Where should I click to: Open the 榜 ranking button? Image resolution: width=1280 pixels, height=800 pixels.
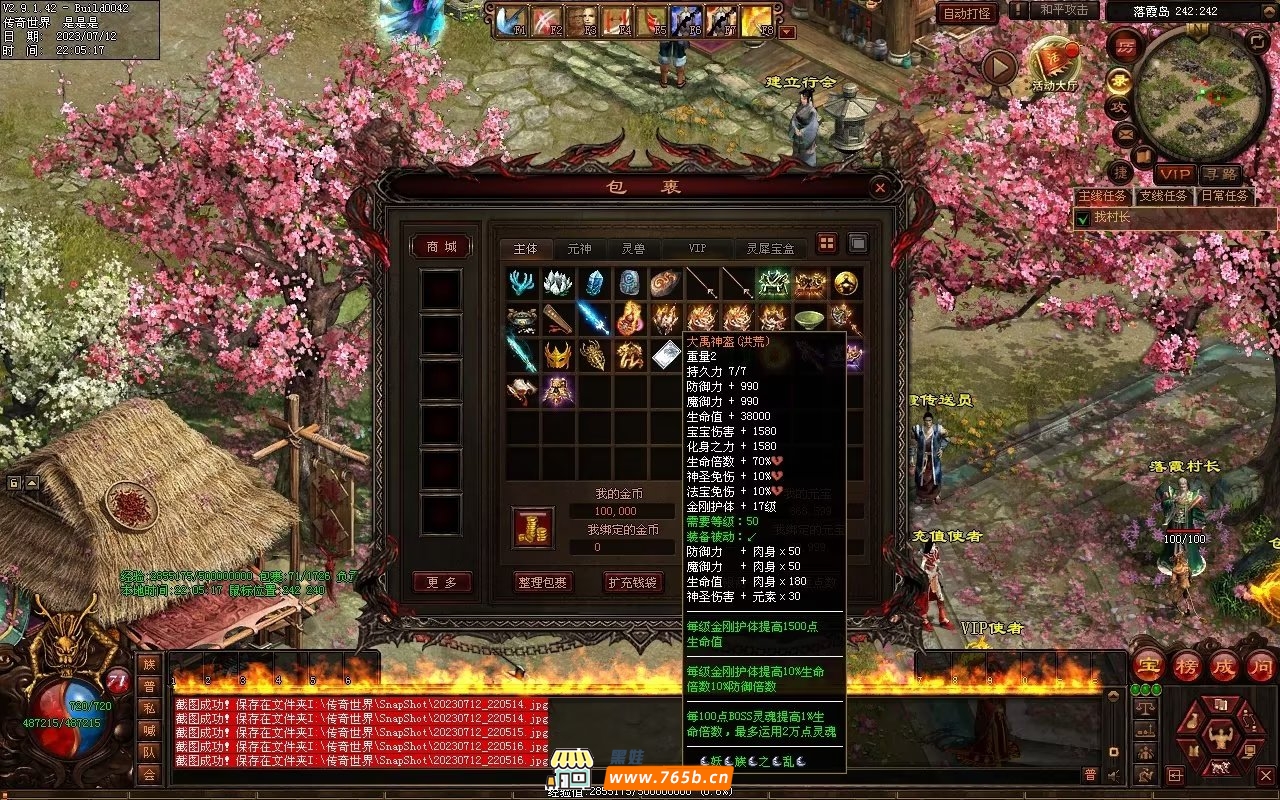point(1187,666)
